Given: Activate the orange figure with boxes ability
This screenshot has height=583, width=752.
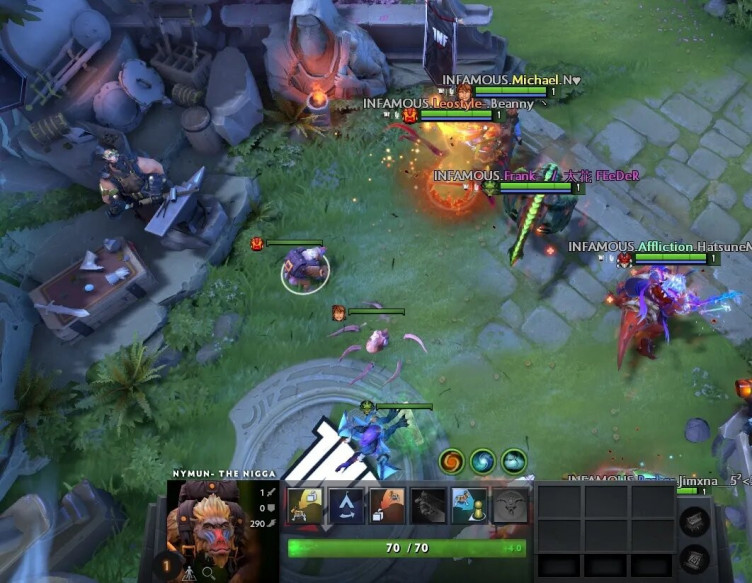Looking at the screenshot, I should 386,507.
